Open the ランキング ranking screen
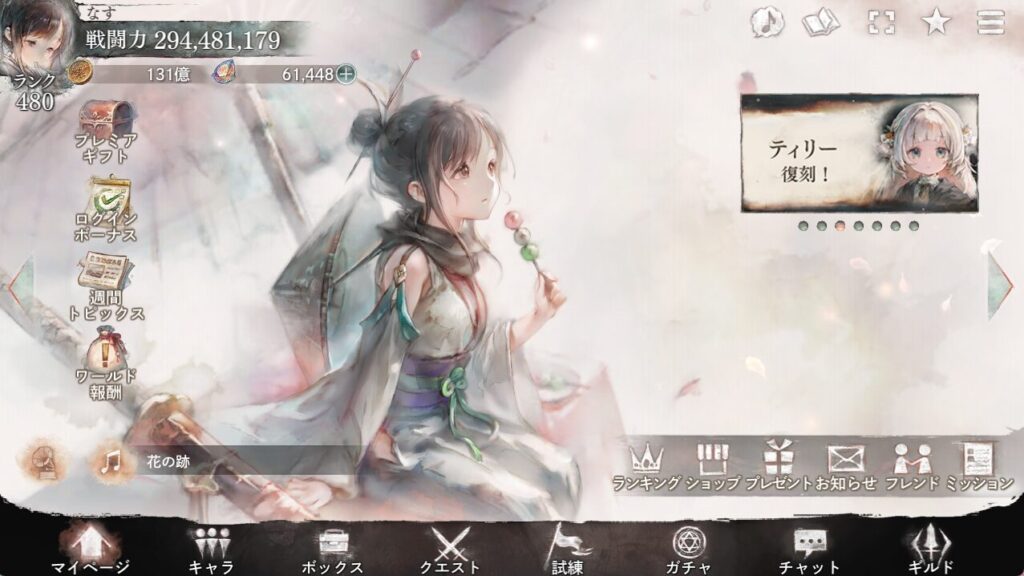The image size is (1024, 576). (647, 466)
